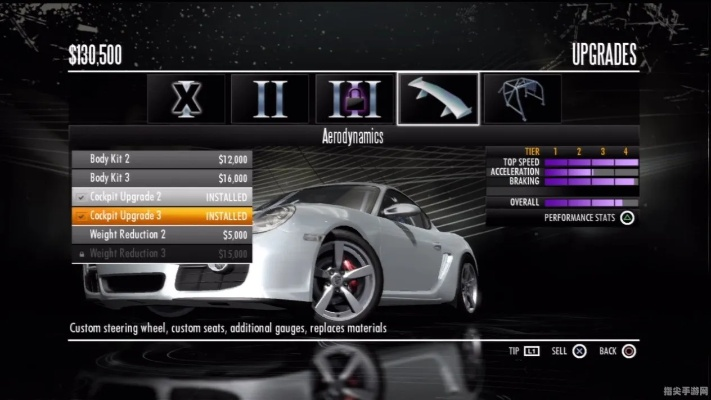Open the crossed wrenches upgrade category
Screen dimensions: 711x400
tap(186, 98)
